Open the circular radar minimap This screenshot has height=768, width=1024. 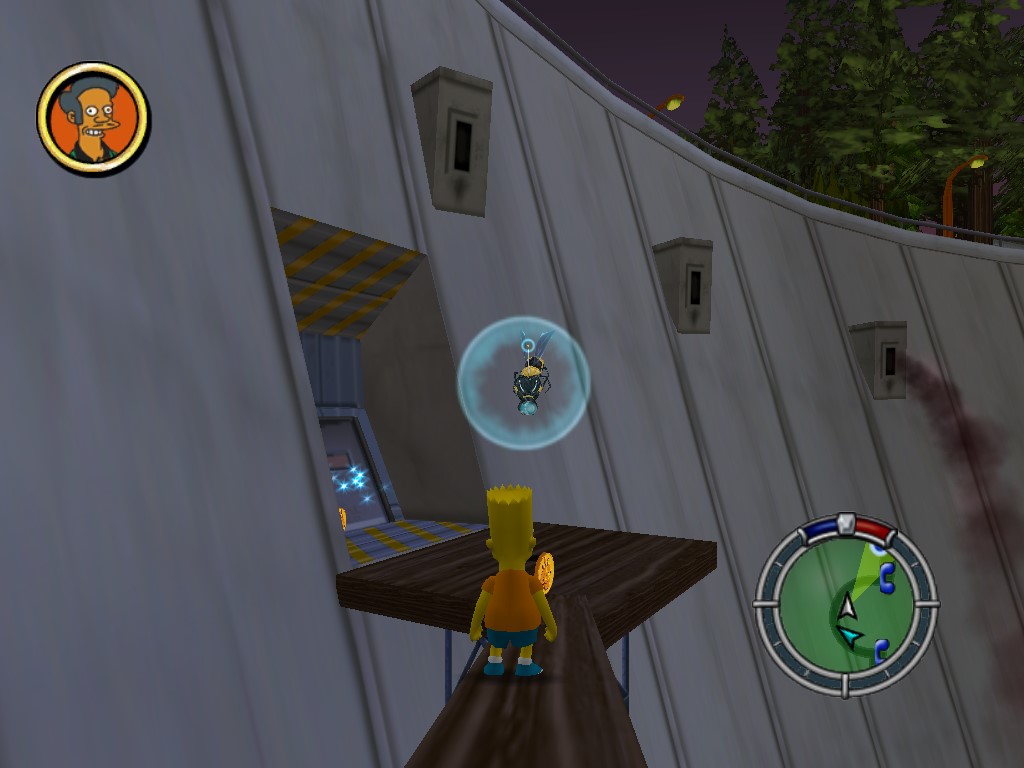click(x=845, y=608)
